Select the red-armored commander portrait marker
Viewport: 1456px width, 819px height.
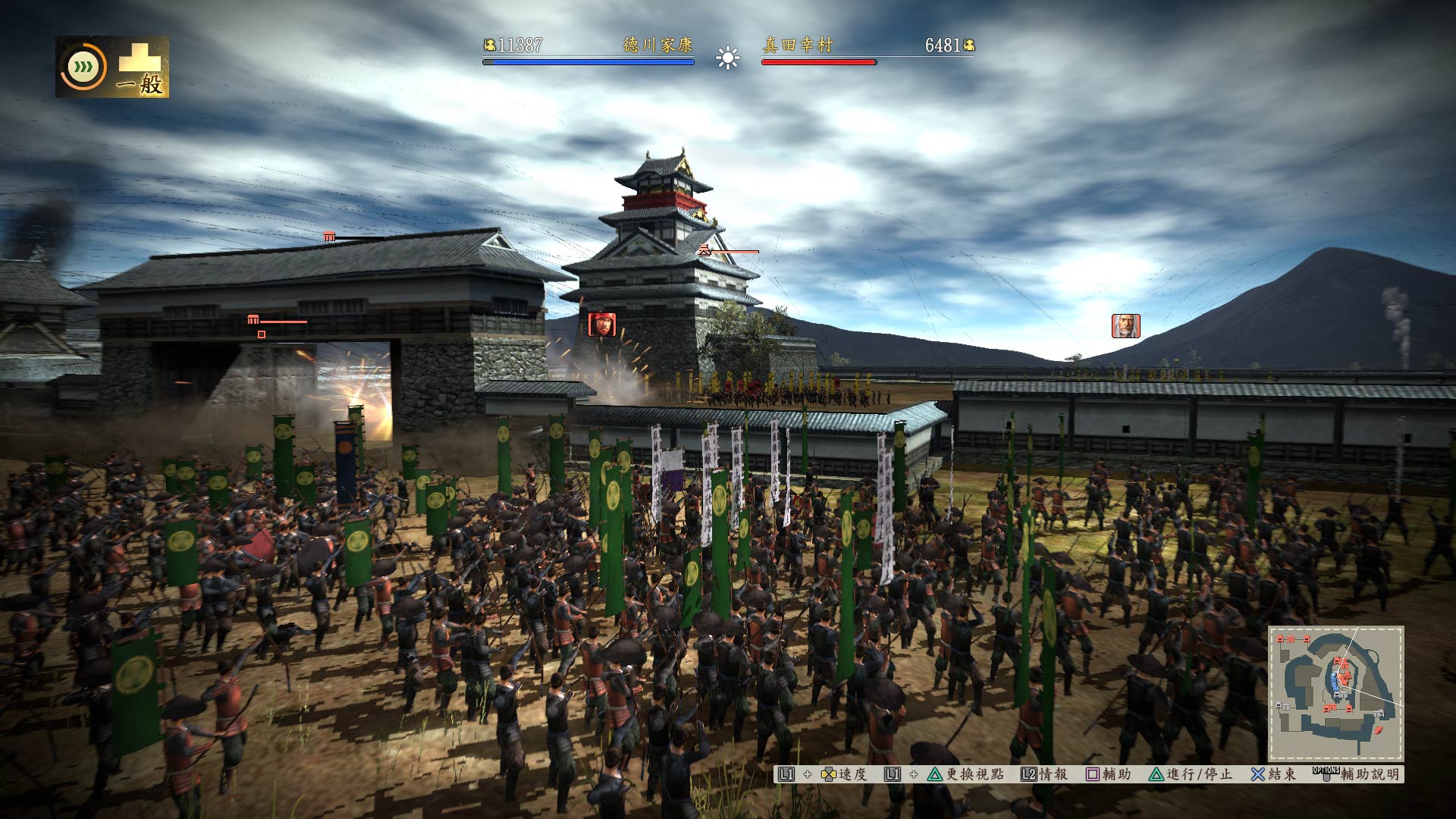coord(602,325)
